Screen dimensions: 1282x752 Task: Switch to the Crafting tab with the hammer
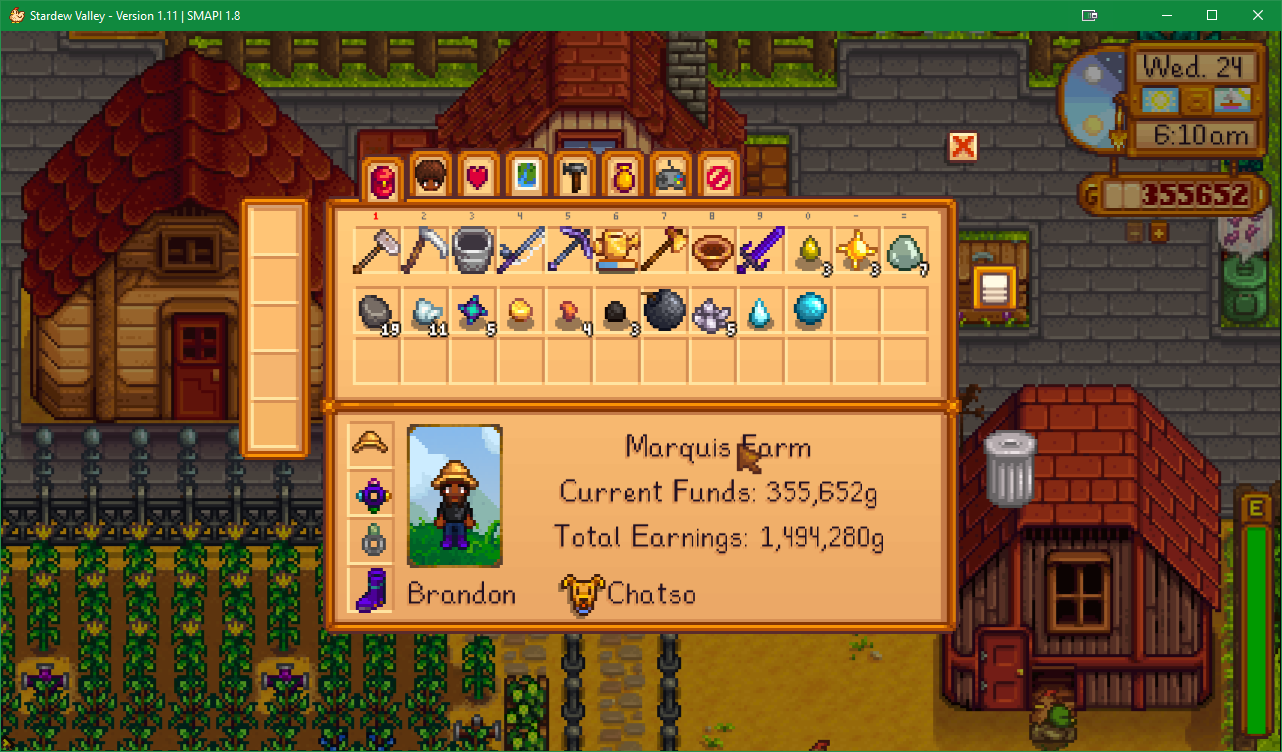click(x=574, y=178)
